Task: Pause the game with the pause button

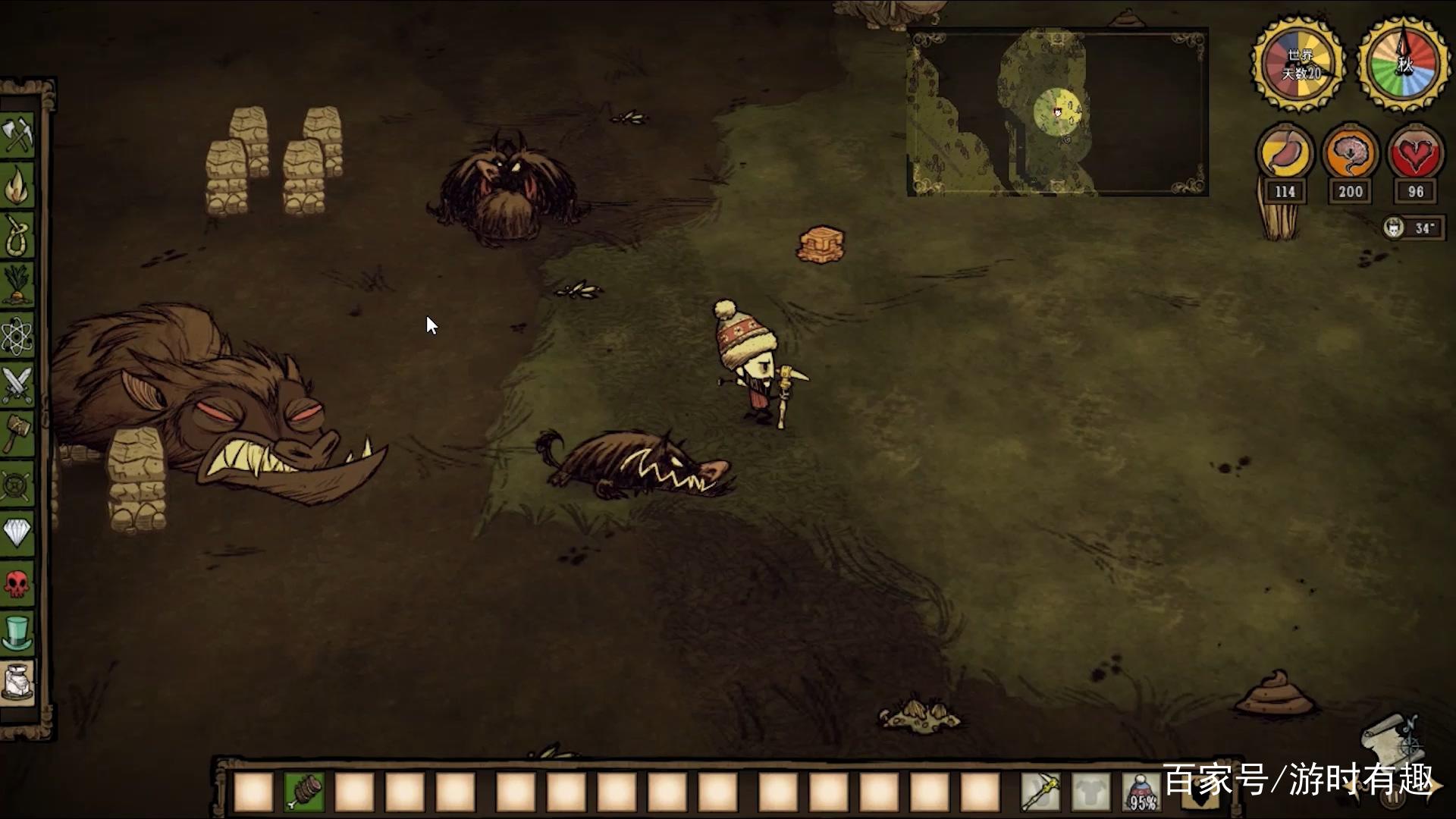Action: click(1392, 798)
